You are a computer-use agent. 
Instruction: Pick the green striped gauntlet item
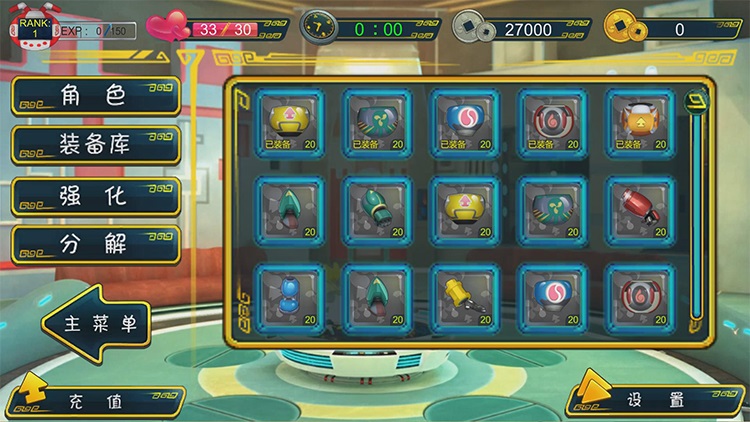(x=375, y=210)
